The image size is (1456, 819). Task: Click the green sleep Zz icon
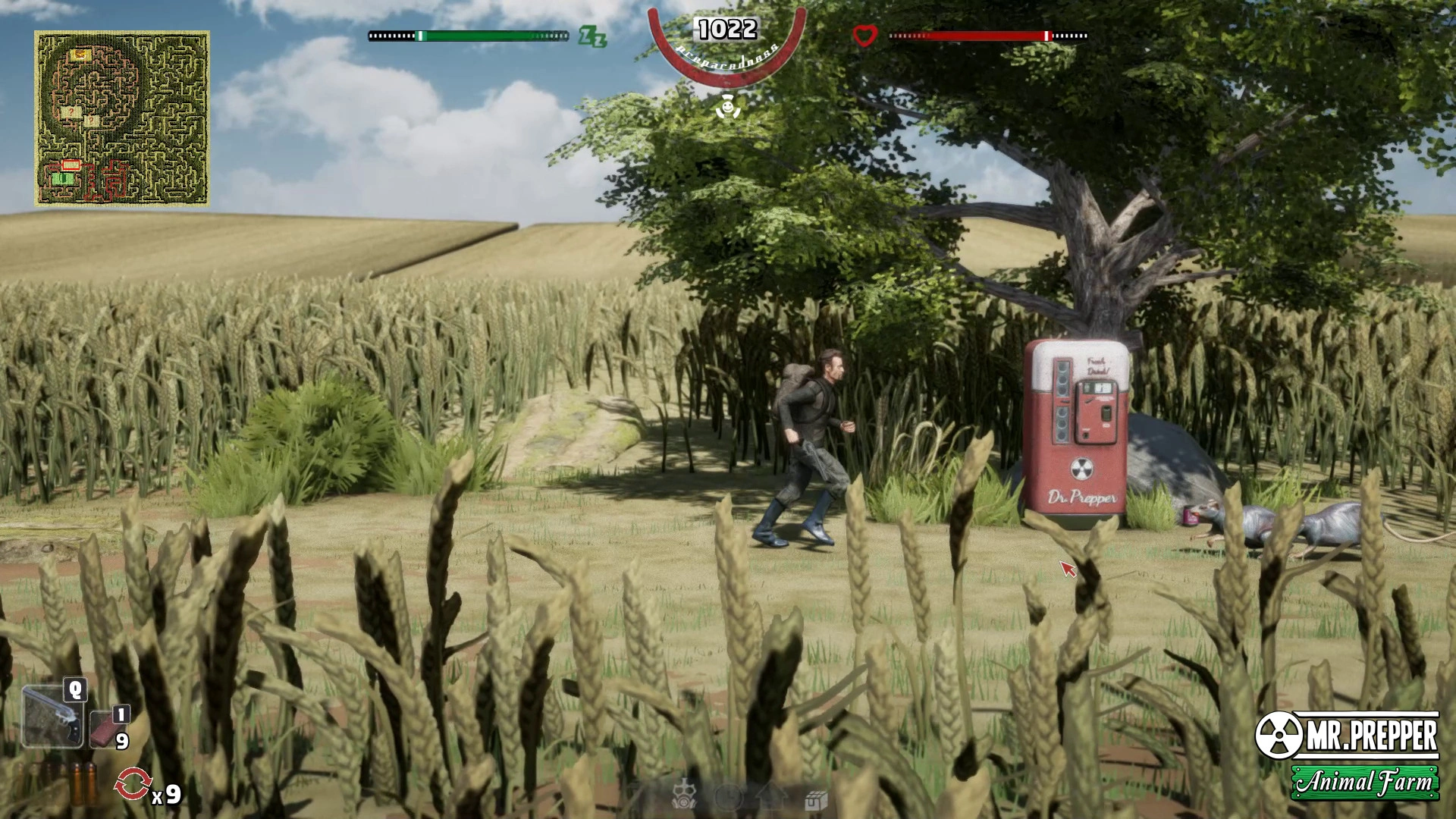tap(591, 36)
